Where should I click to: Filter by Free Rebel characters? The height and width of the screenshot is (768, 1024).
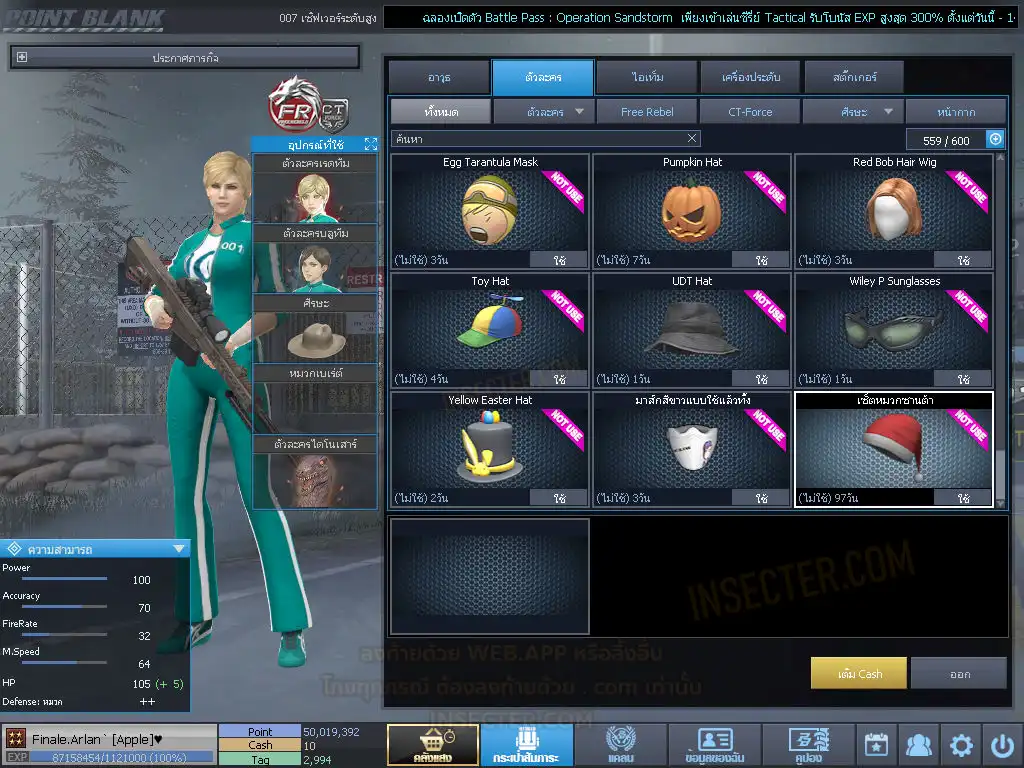(647, 112)
